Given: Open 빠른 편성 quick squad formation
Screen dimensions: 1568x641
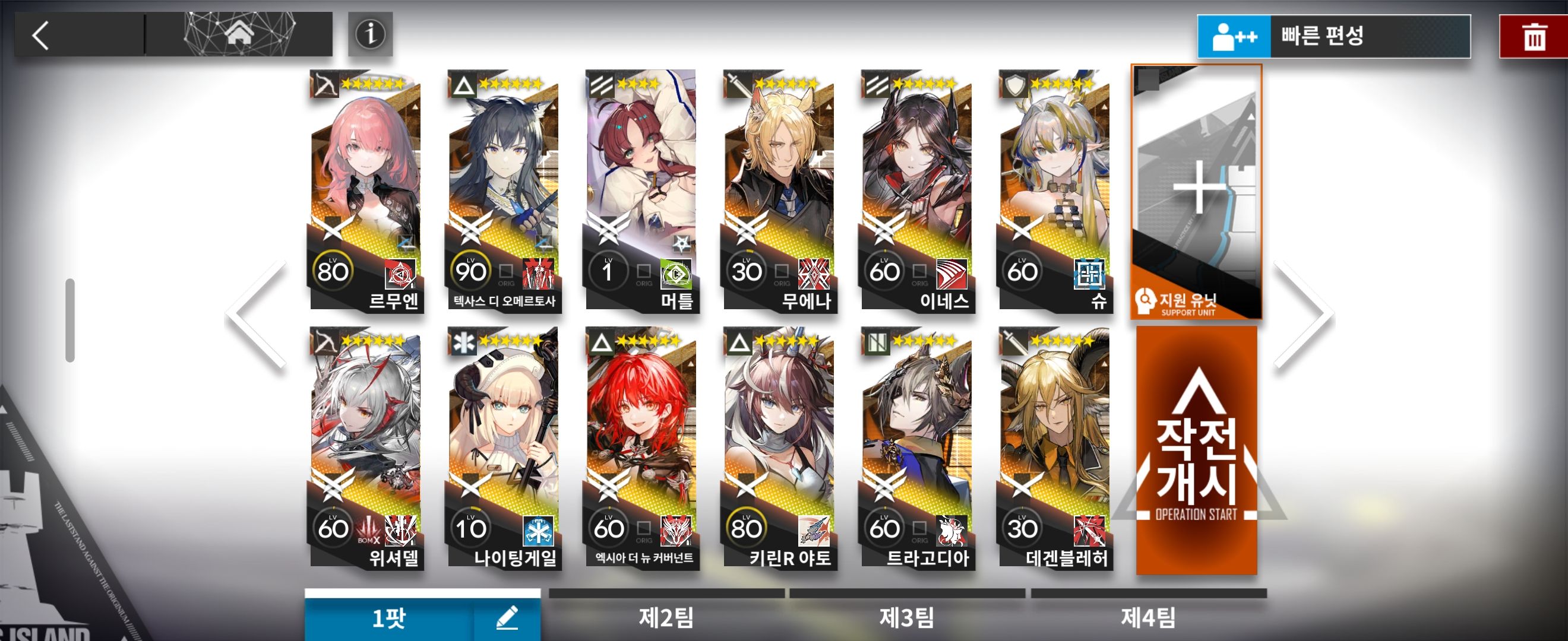Looking at the screenshot, I should tap(1333, 36).
